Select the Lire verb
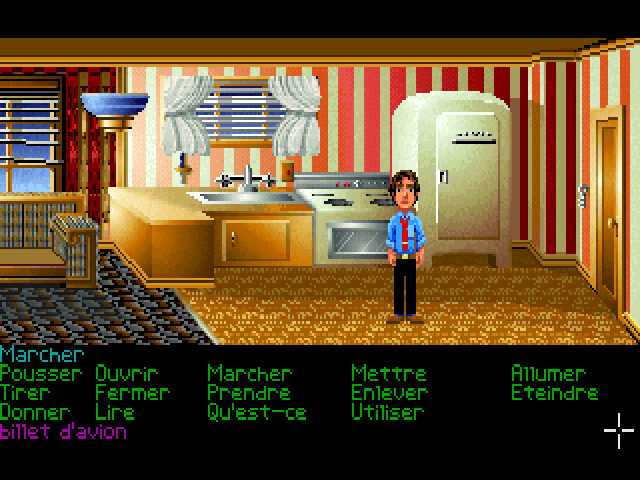 (114, 412)
